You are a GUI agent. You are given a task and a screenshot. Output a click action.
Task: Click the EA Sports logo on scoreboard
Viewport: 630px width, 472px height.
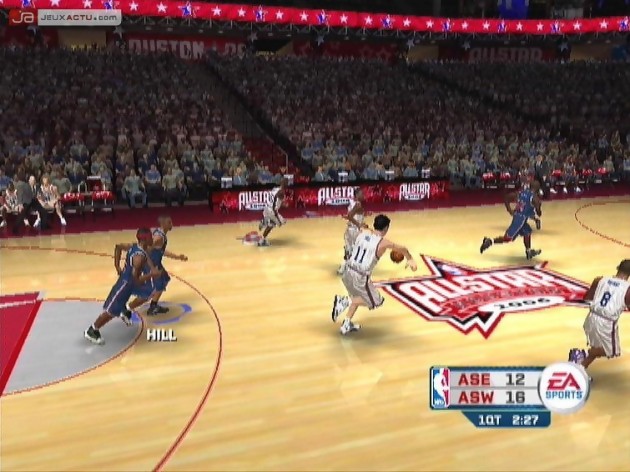[x=564, y=388]
